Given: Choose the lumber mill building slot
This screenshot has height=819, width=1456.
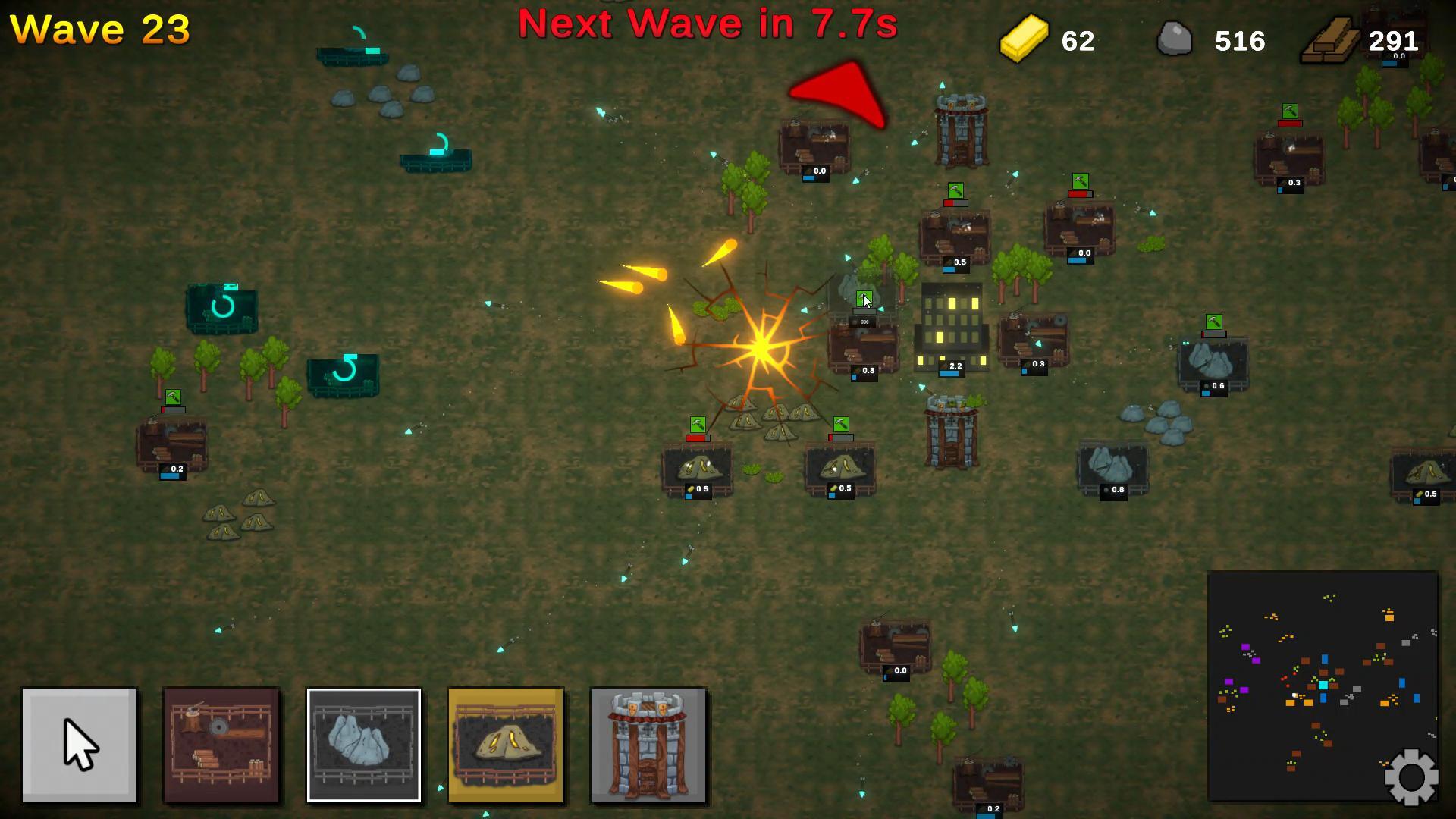Looking at the screenshot, I should pos(221,745).
